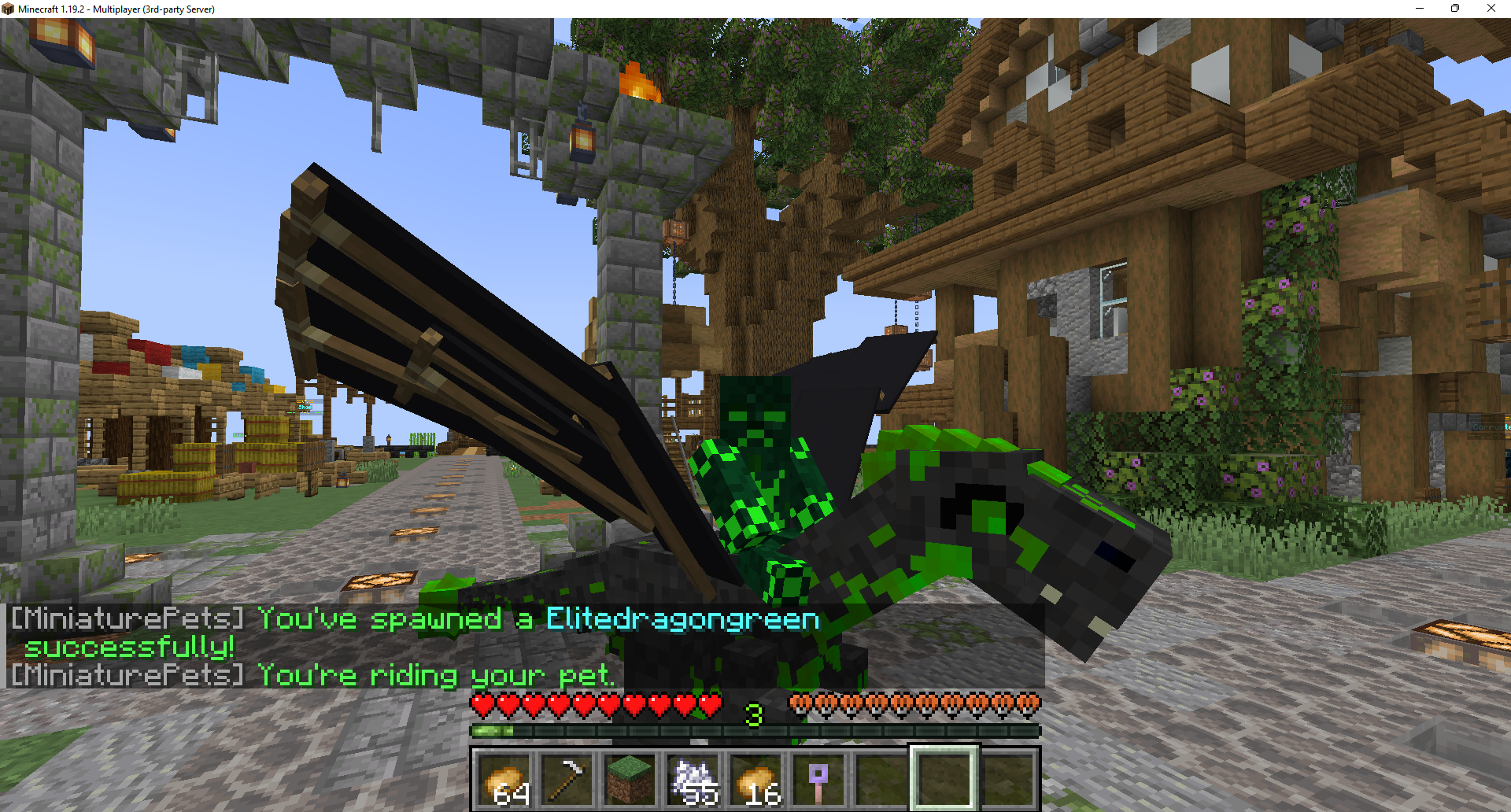The image size is (1511, 812).
Task: Select the white item stack of 55
Action: click(693, 779)
